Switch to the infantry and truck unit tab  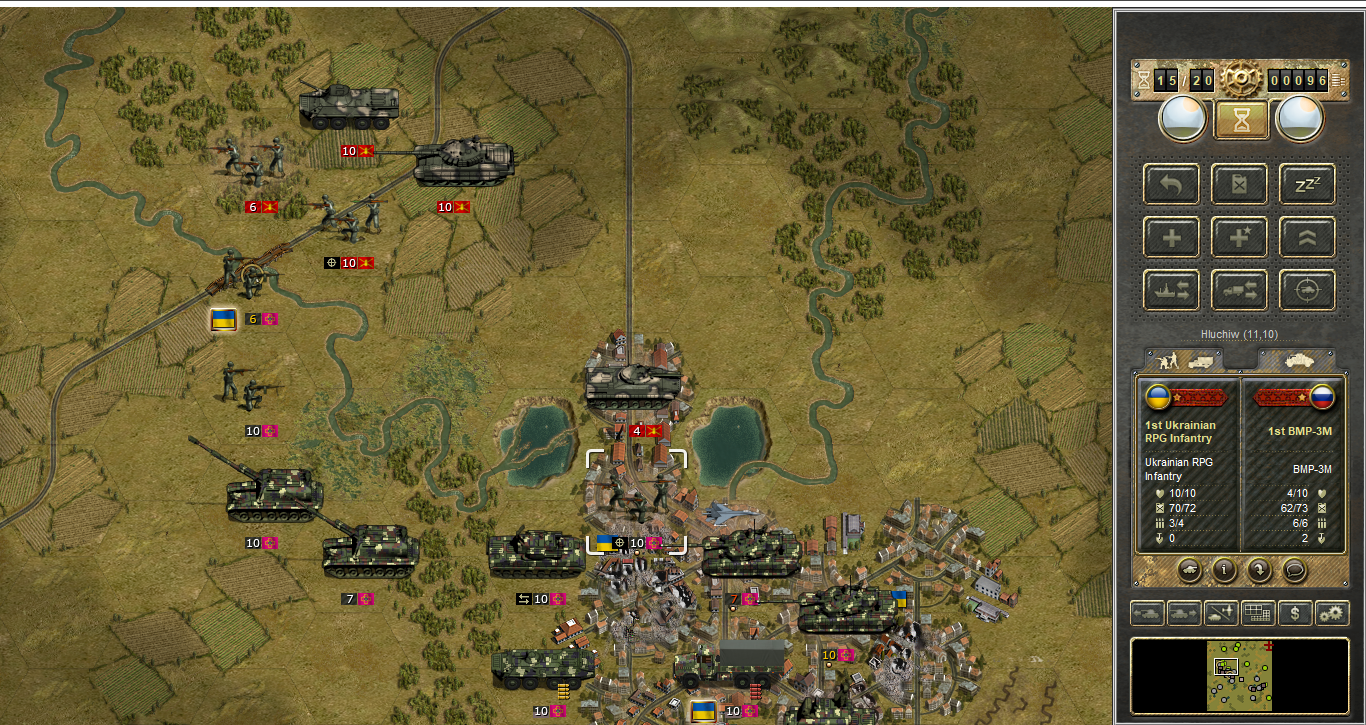1183,359
